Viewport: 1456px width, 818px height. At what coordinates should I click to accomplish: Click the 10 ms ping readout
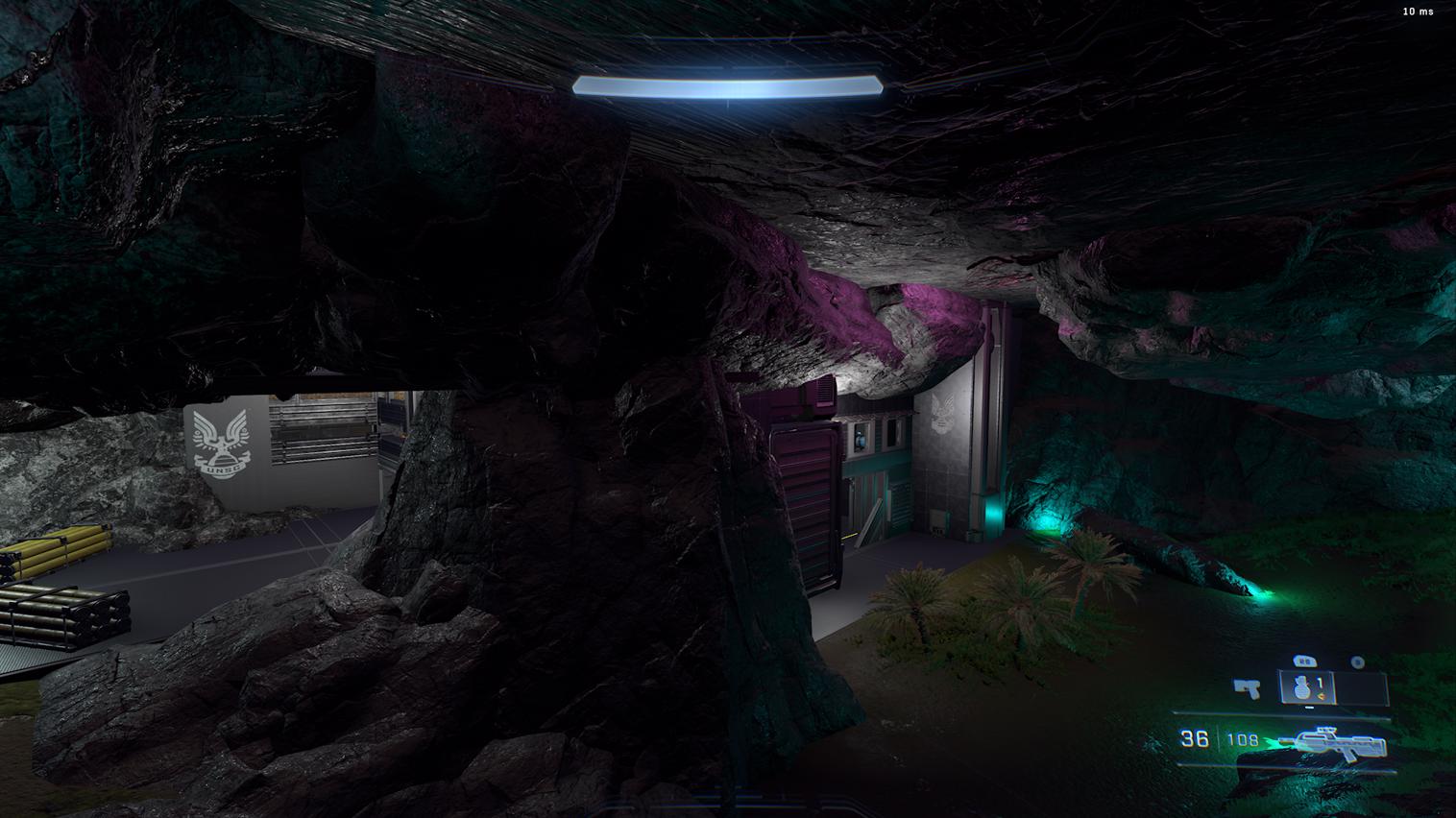click(1415, 11)
